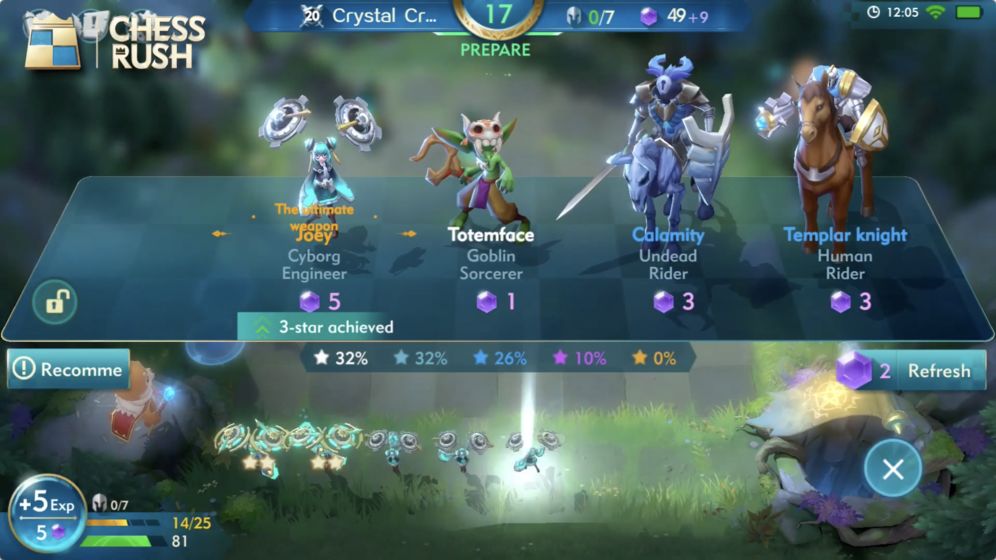Viewport: 996px width, 560px height.
Task: Toggle the shop lock padlock
Action: click(54, 301)
